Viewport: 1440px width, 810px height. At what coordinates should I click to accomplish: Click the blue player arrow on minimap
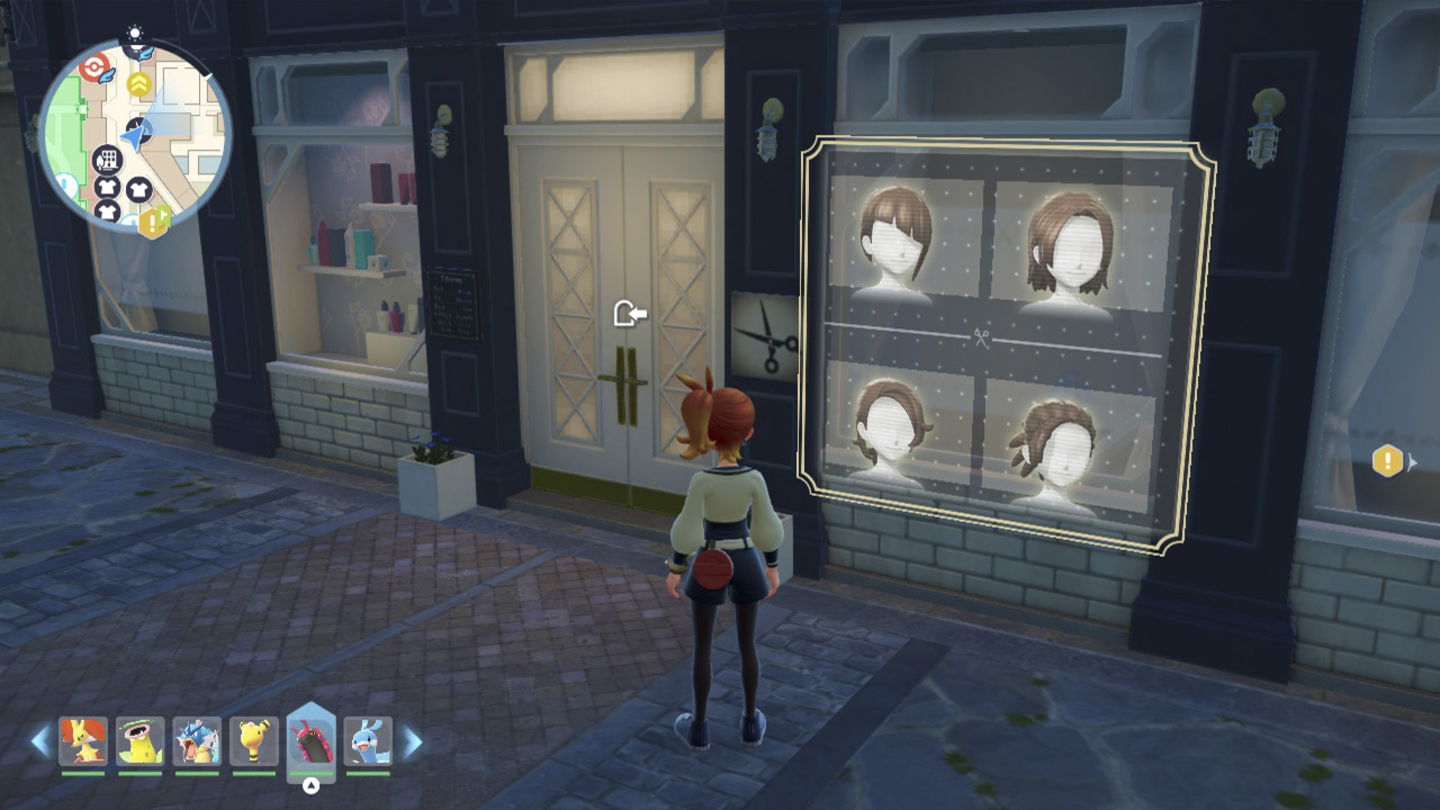pos(134,132)
